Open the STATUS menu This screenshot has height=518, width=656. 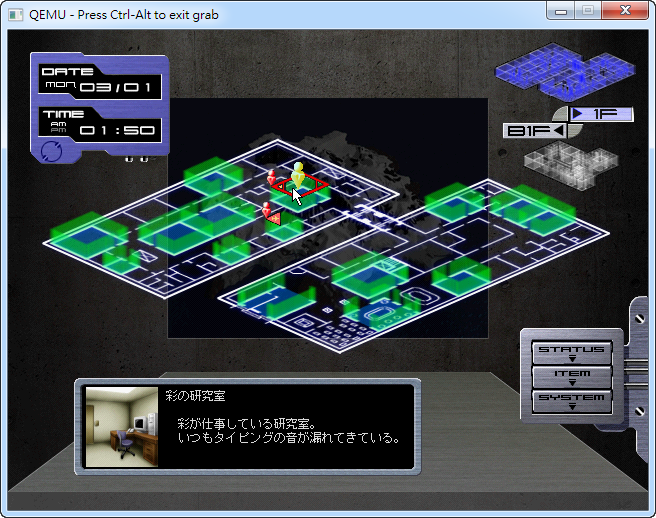(572, 351)
